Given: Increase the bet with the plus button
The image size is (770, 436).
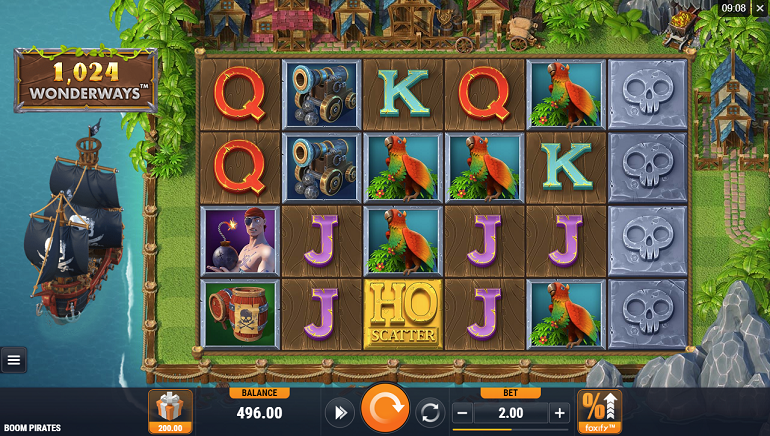Looking at the screenshot, I should click(x=559, y=413).
